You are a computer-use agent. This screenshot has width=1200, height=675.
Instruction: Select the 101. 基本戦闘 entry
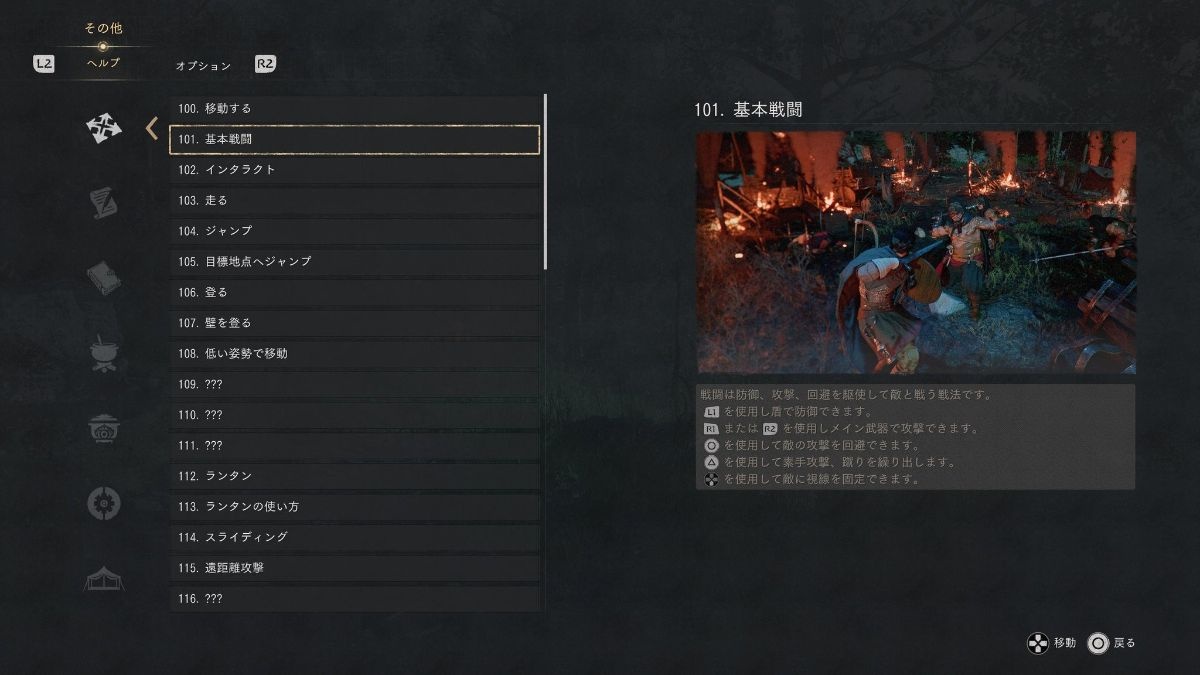tap(354, 139)
